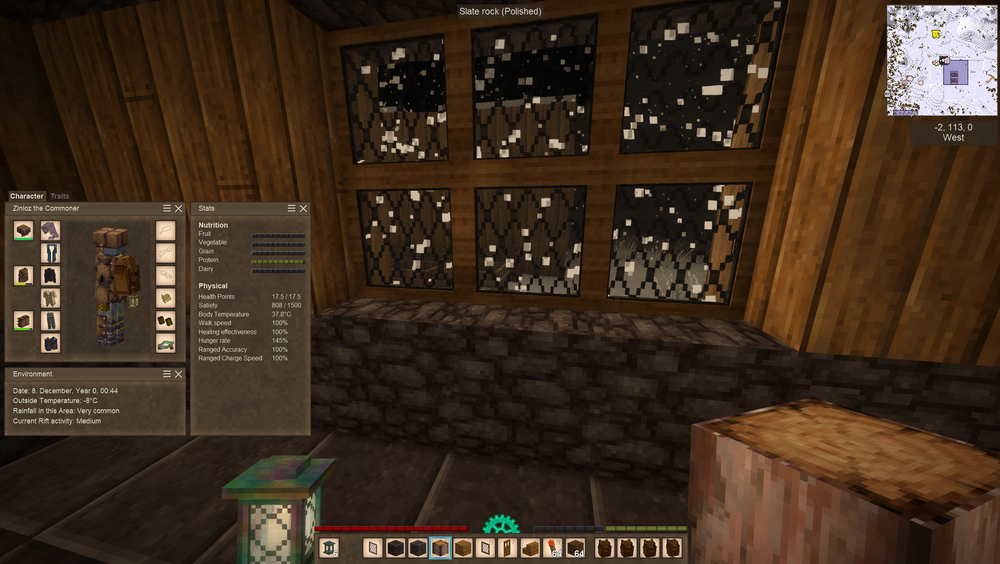Screen dimensions: 1000x564
Task: Close the character panel
Action: tap(179, 208)
